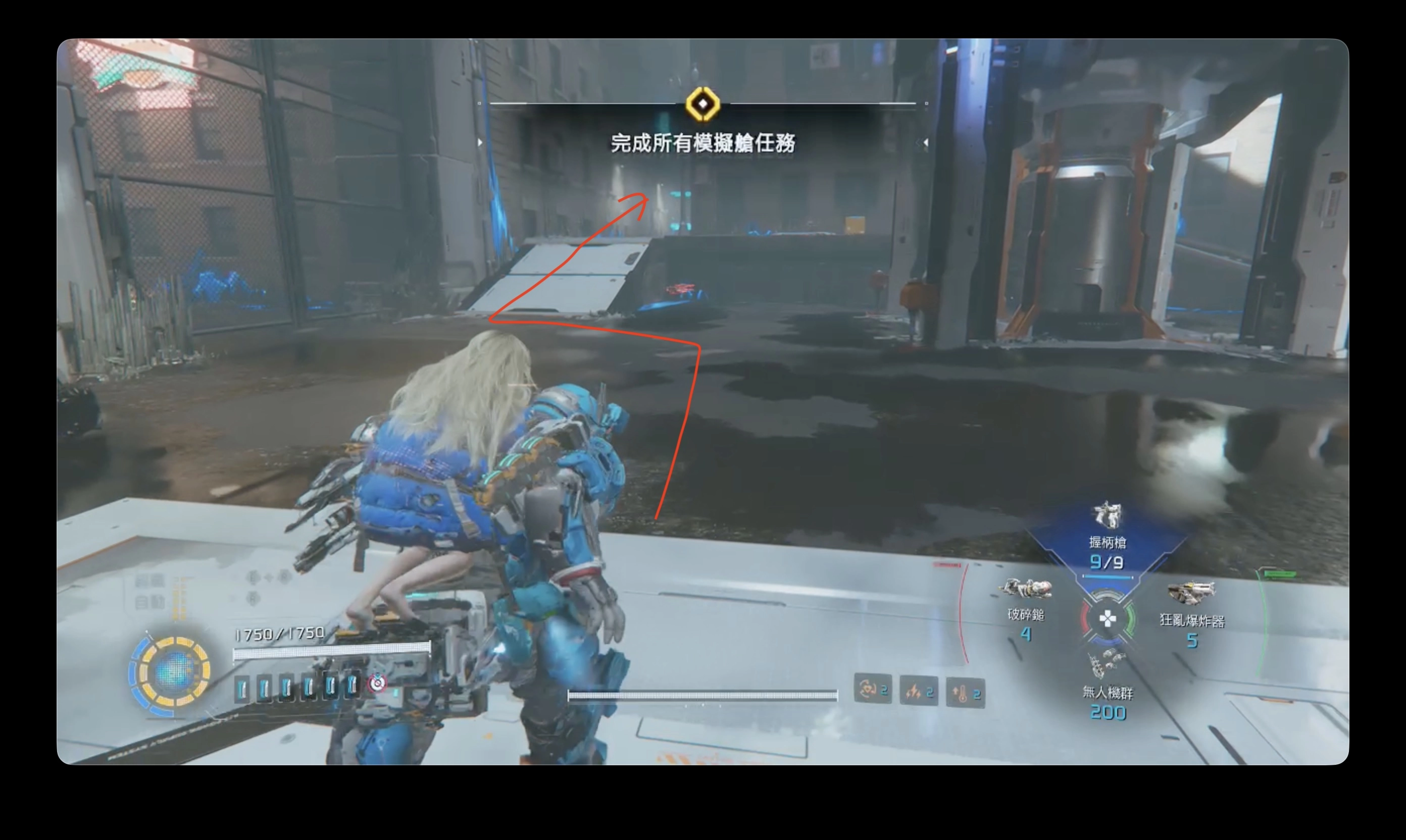Select the 完成所有模擬艙任務 objective banner
This screenshot has height=840, width=1406.
point(702,143)
